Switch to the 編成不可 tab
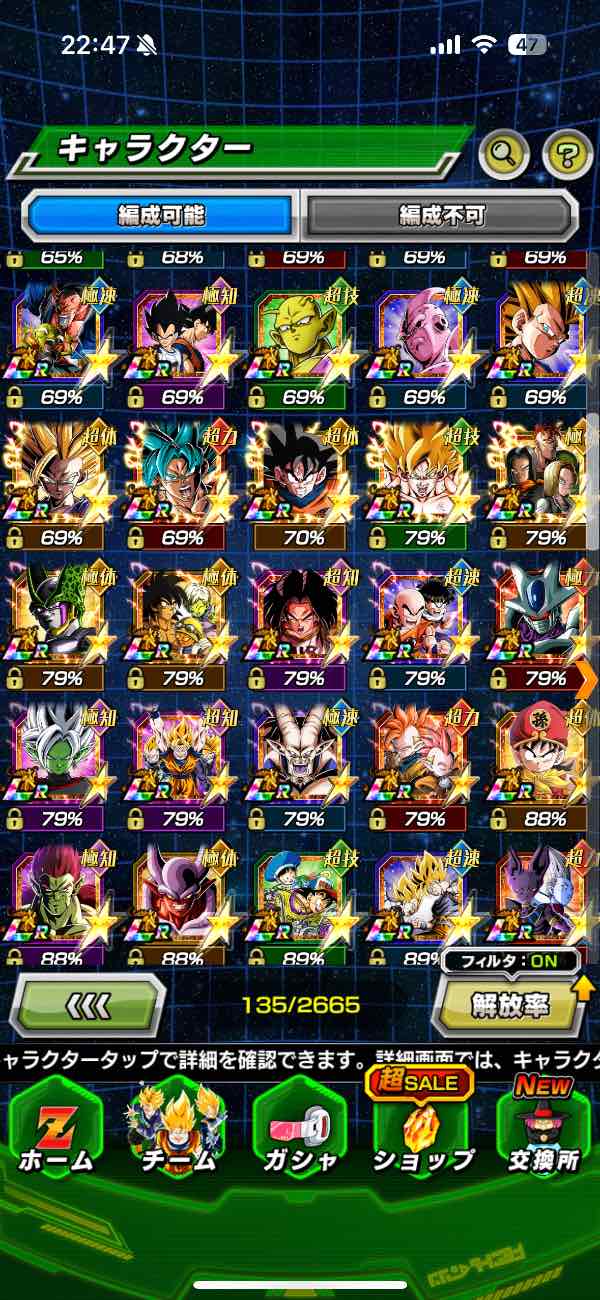This screenshot has width=600, height=1300. pyautogui.click(x=441, y=214)
